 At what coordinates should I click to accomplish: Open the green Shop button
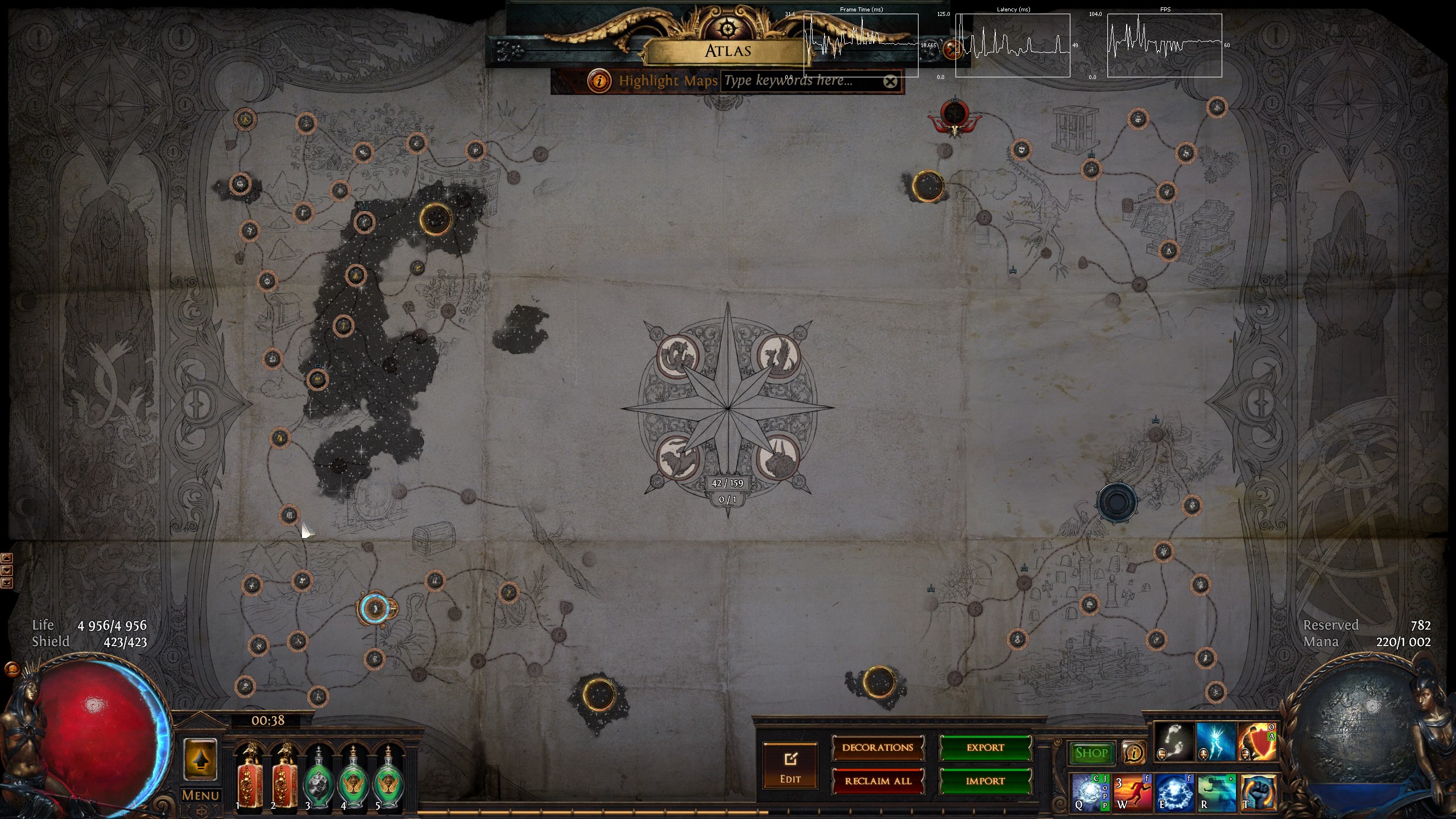[x=1091, y=753]
